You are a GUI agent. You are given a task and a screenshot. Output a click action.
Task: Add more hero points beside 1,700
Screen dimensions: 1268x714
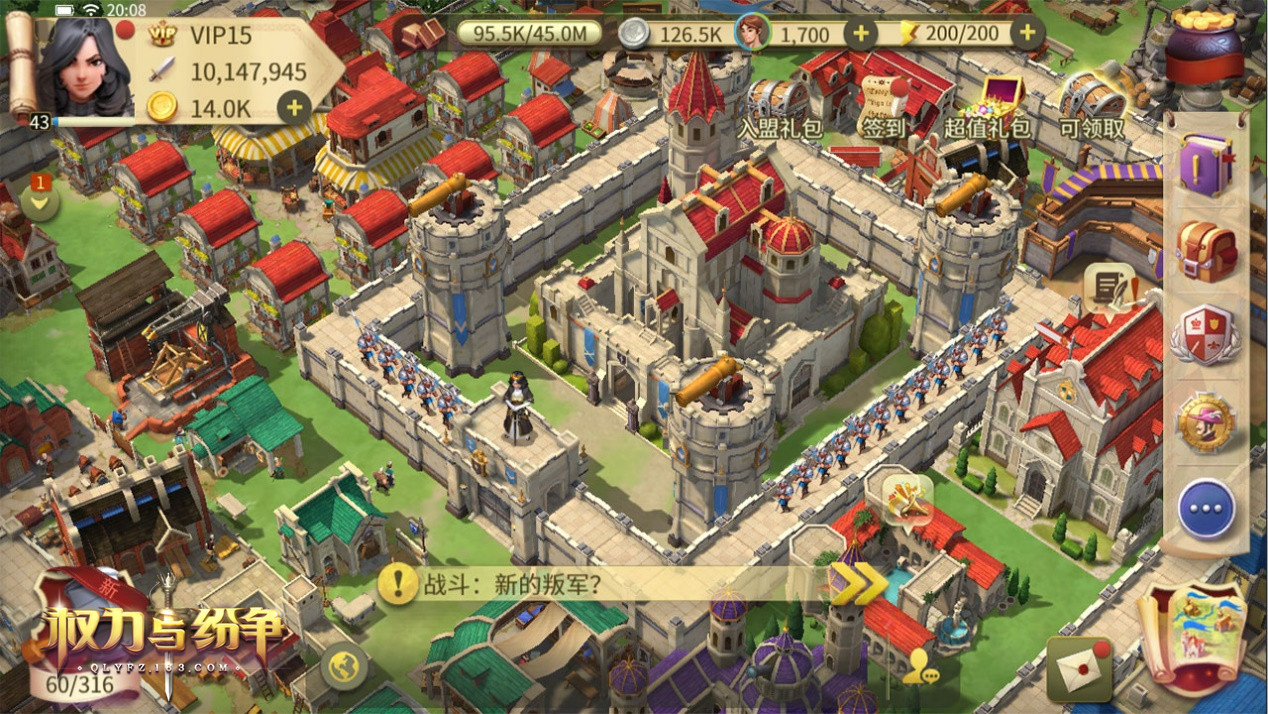(x=860, y=34)
